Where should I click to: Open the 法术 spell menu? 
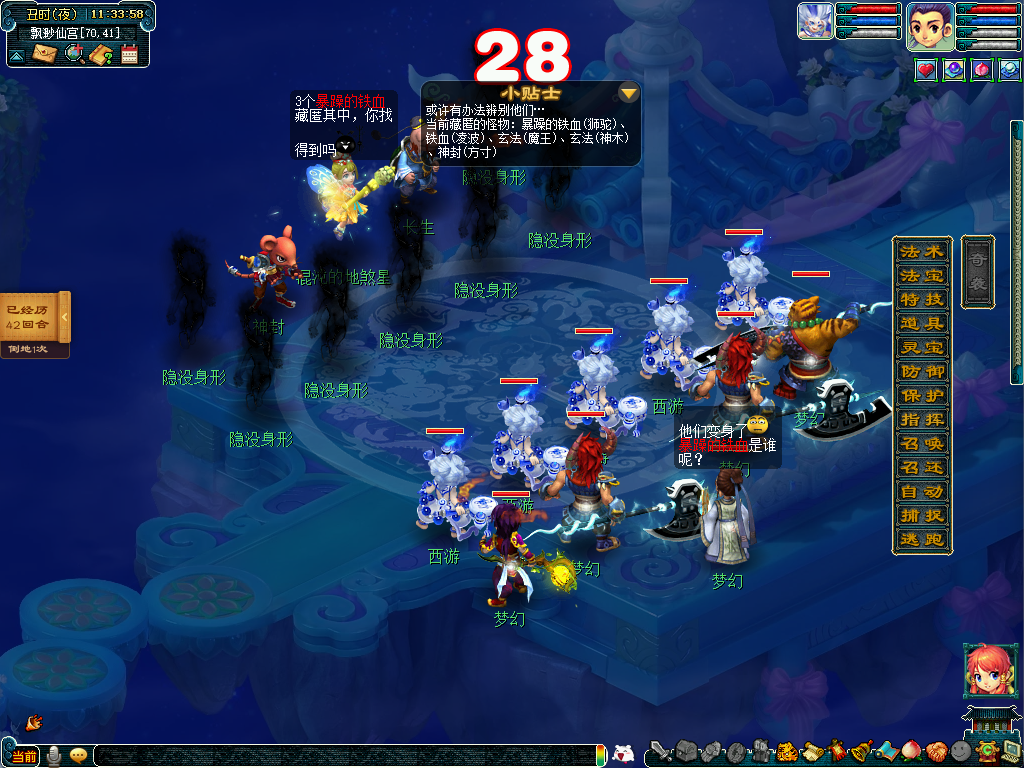click(921, 251)
